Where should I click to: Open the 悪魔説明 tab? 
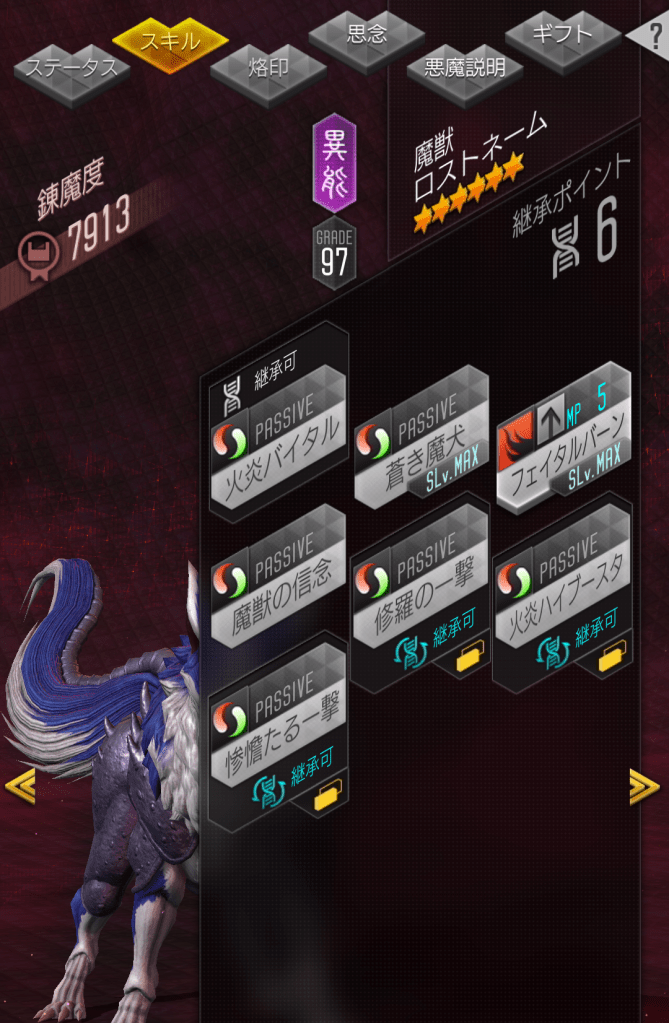click(464, 68)
